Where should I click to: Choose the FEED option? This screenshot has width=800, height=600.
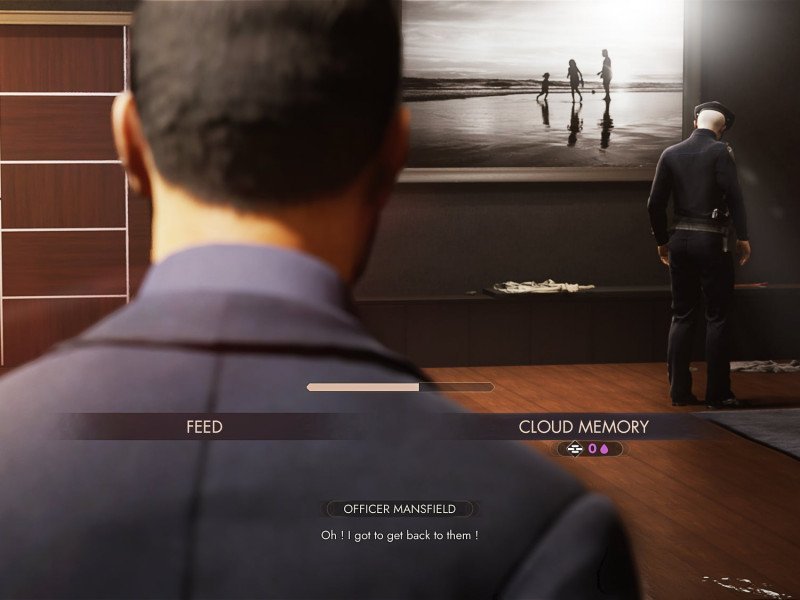pyautogui.click(x=204, y=427)
